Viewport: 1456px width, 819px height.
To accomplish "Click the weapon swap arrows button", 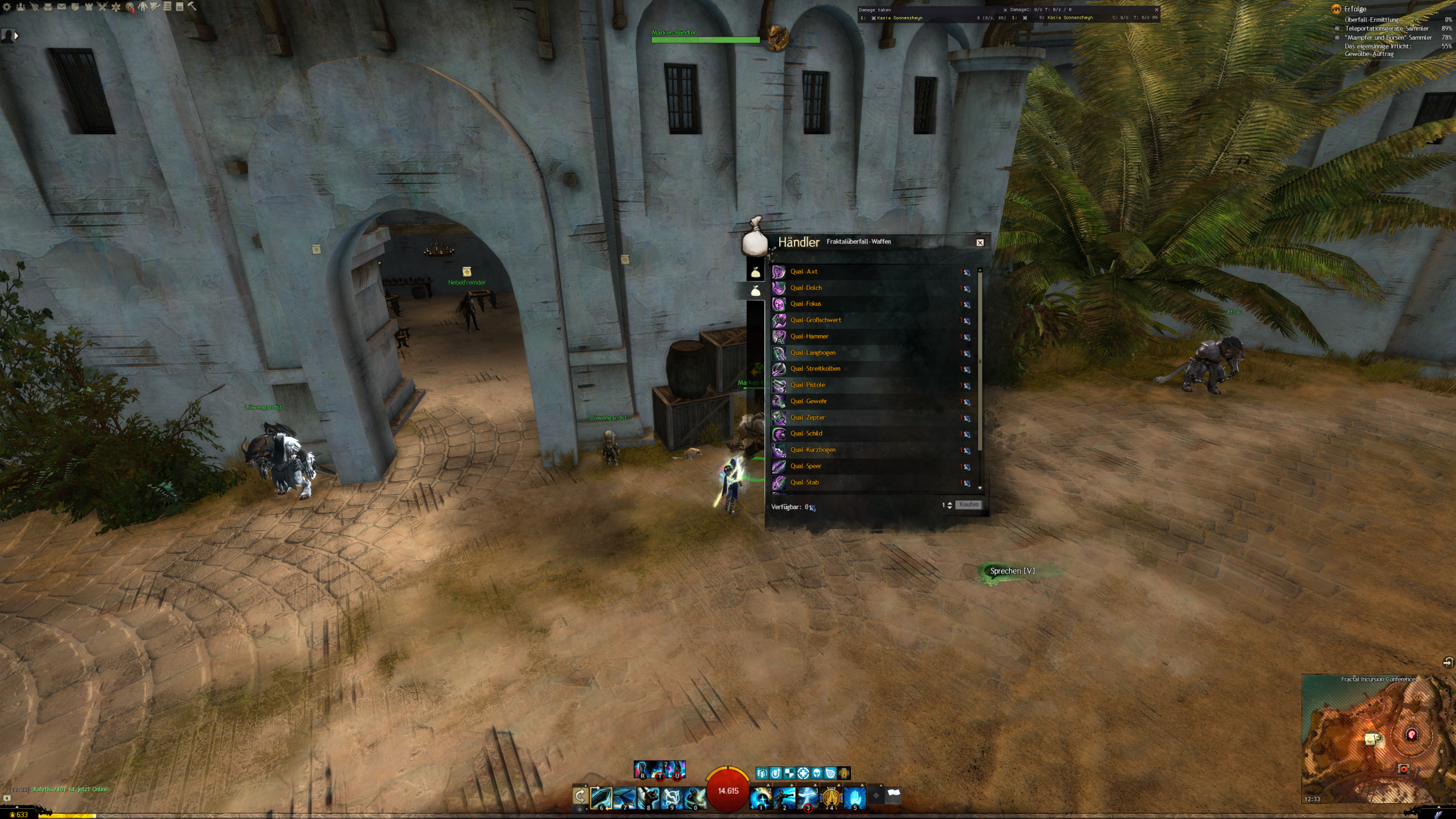I will (580, 796).
